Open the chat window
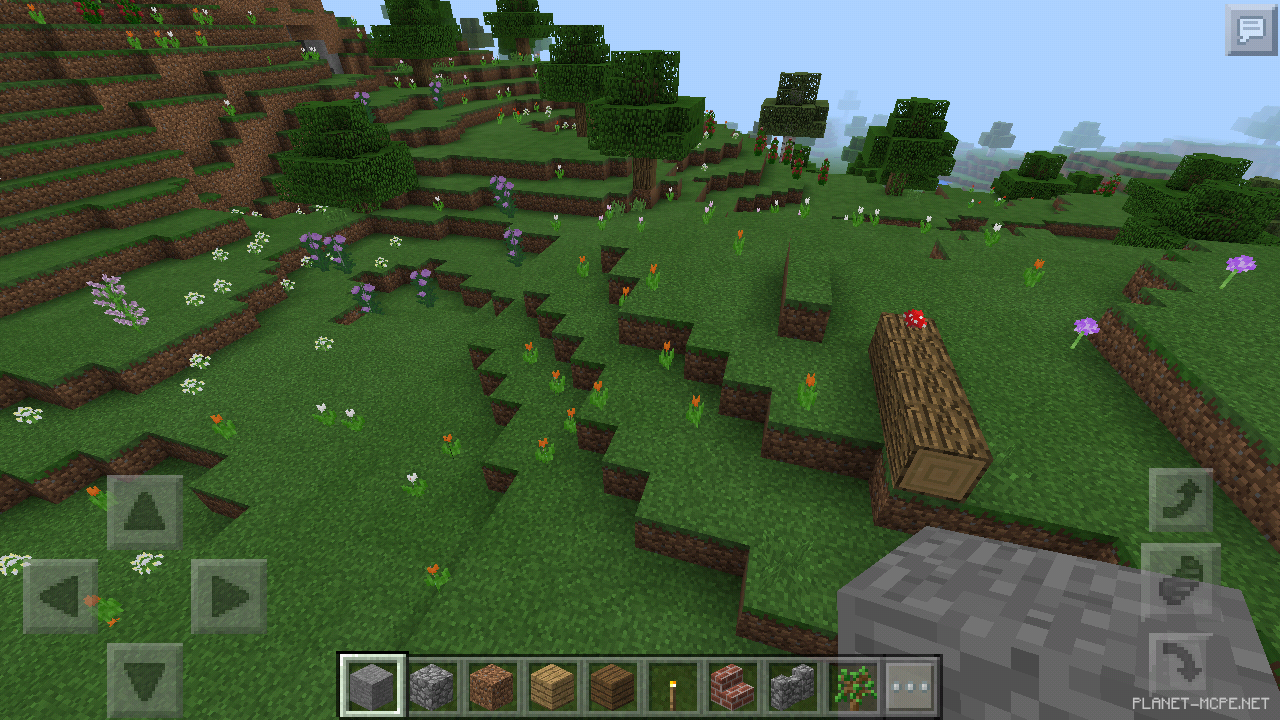Screen dimensions: 1280x720 (1251, 30)
